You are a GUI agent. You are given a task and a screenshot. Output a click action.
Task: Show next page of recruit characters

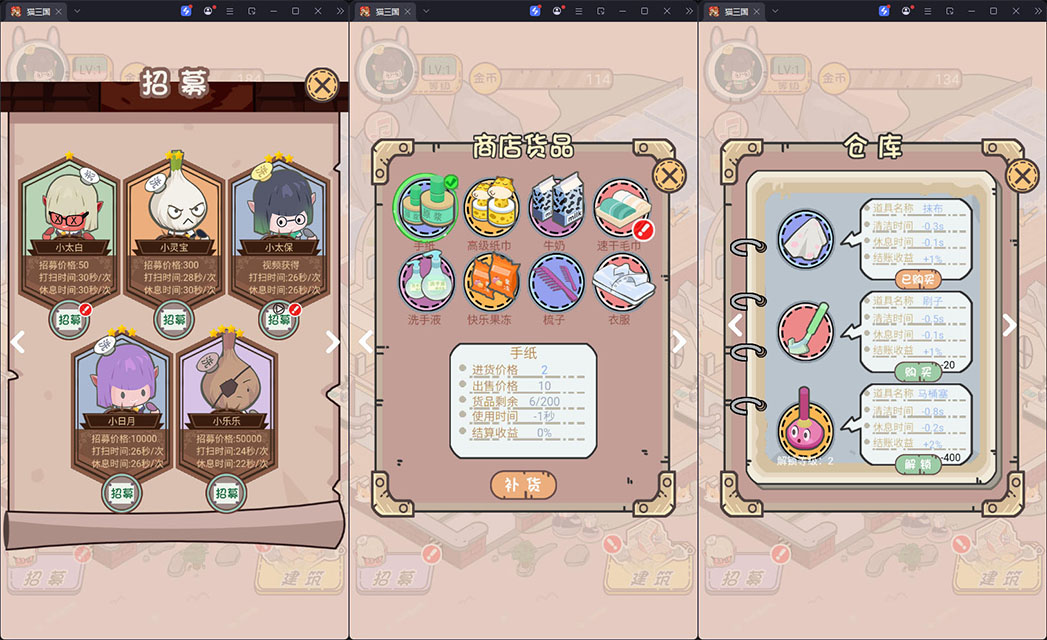[x=333, y=342]
